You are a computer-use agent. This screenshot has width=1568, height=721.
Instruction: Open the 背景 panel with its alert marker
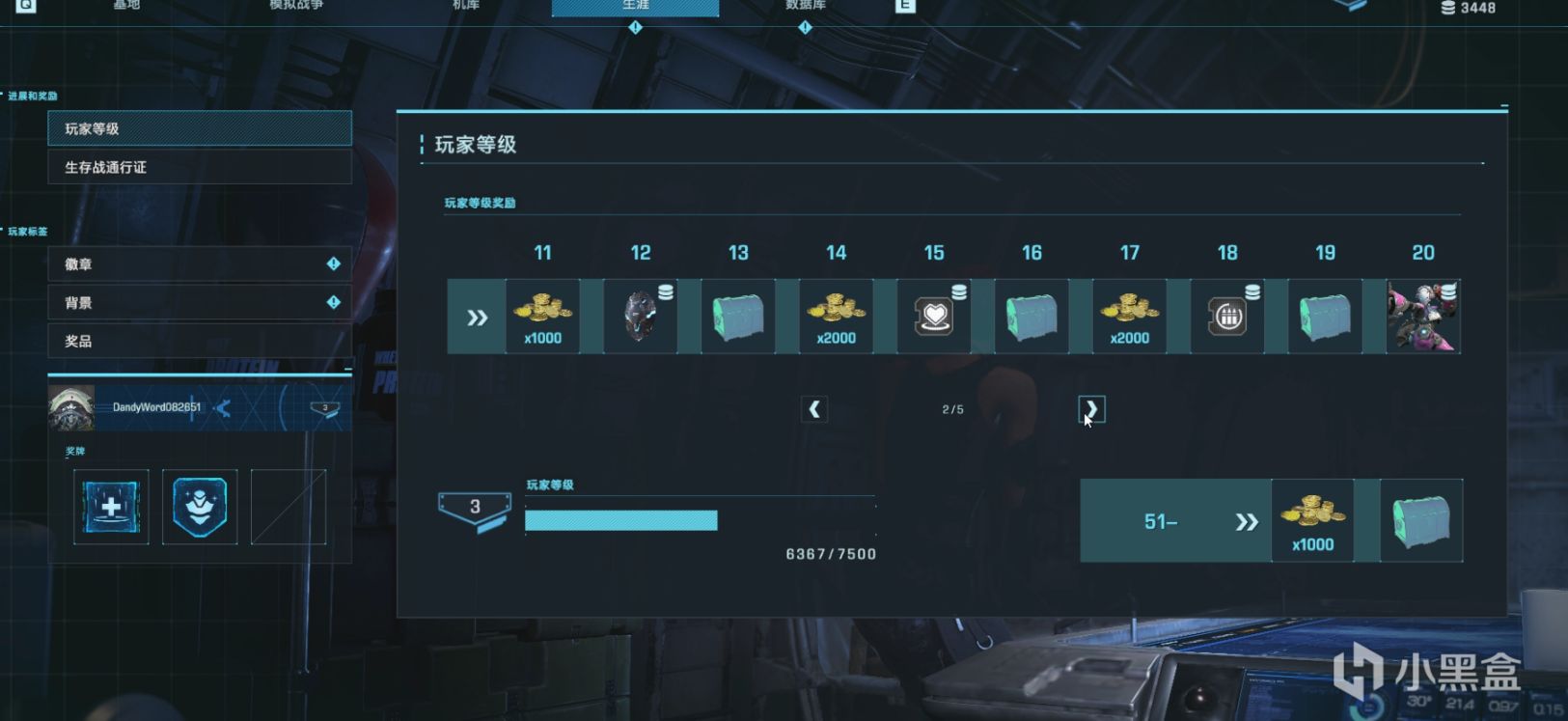[x=199, y=302]
